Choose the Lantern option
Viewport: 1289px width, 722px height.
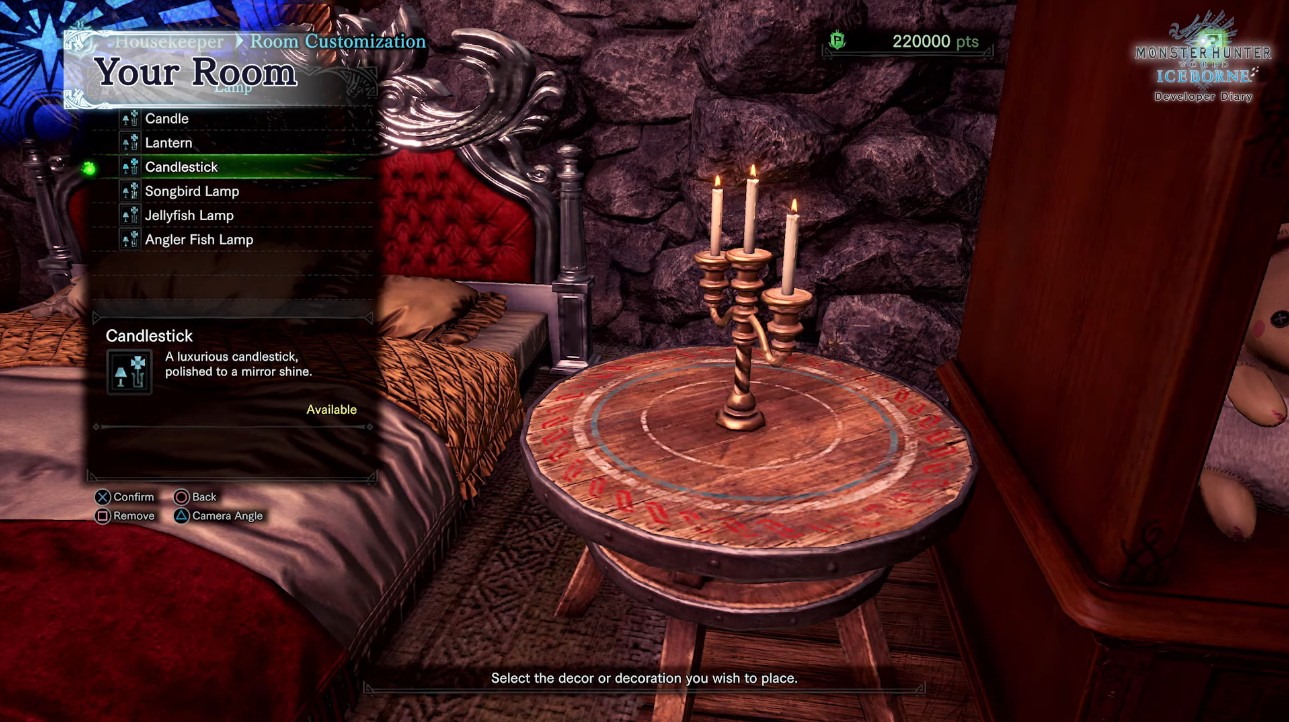[169, 143]
